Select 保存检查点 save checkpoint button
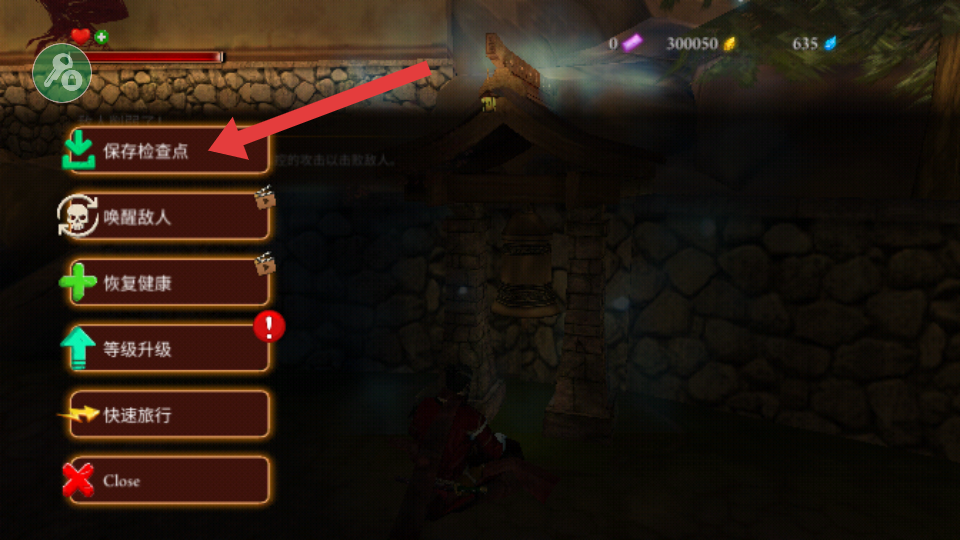The image size is (960, 540). point(168,151)
